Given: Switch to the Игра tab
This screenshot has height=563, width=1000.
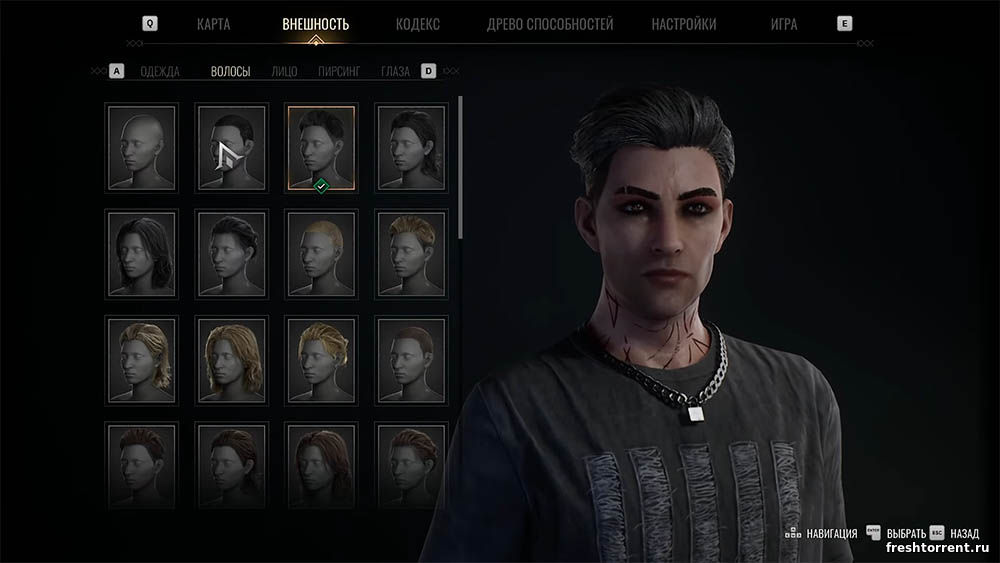Looking at the screenshot, I should tap(784, 24).
